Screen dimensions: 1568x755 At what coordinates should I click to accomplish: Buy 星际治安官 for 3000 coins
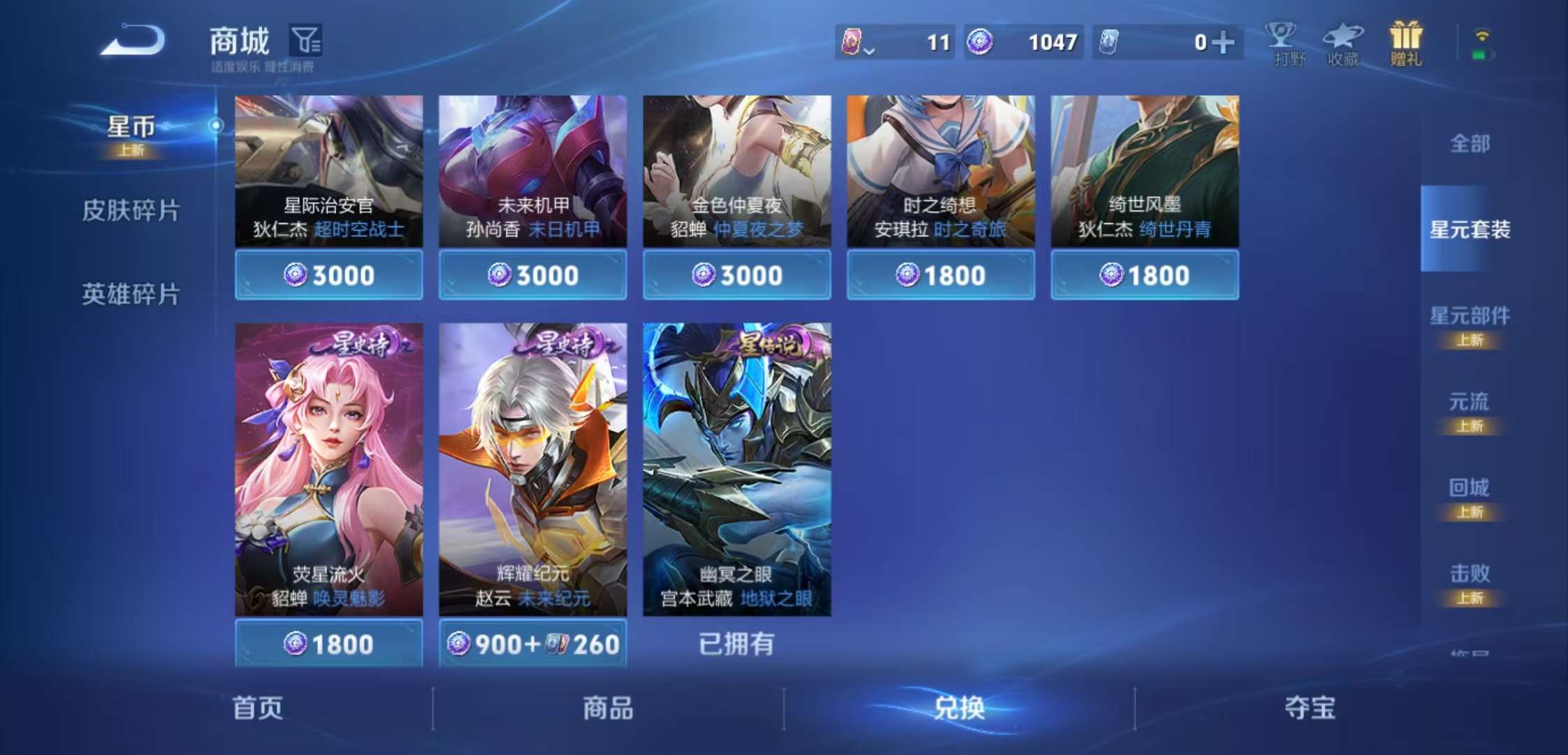point(328,275)
